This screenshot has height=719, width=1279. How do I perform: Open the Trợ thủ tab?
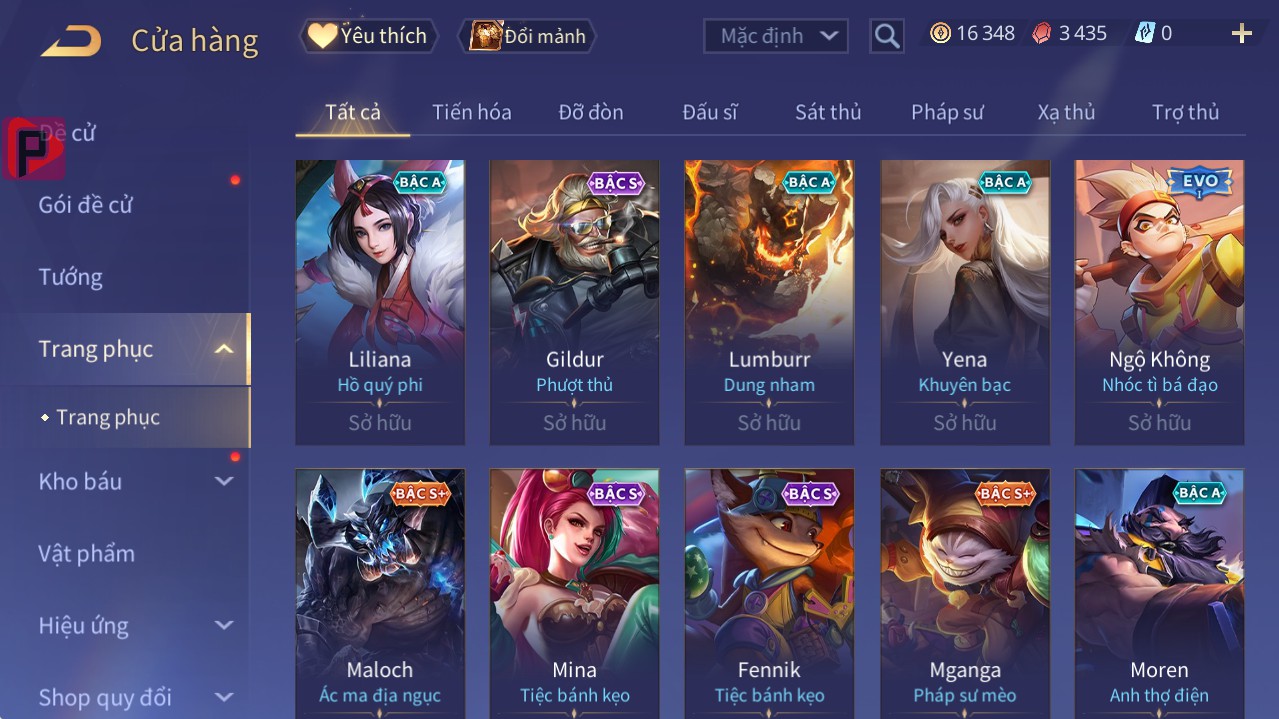(1185, 112)
